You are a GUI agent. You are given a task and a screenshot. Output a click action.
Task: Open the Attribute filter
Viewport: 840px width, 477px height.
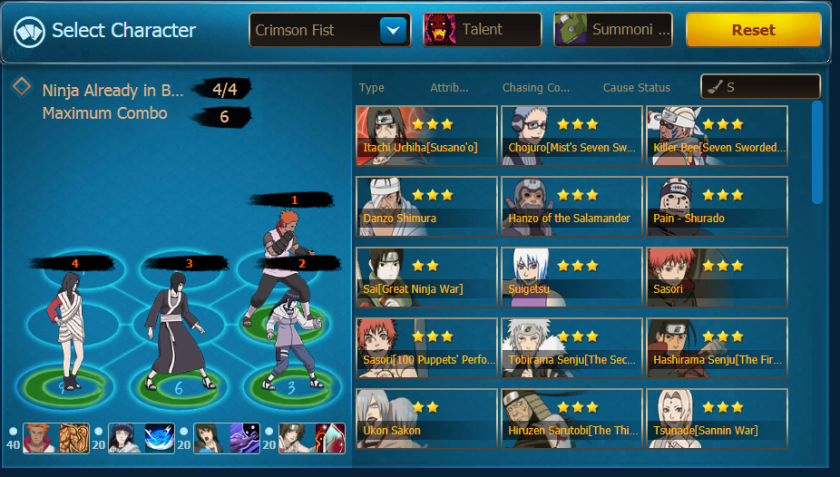pyautogui.click(x=449, y=88)
